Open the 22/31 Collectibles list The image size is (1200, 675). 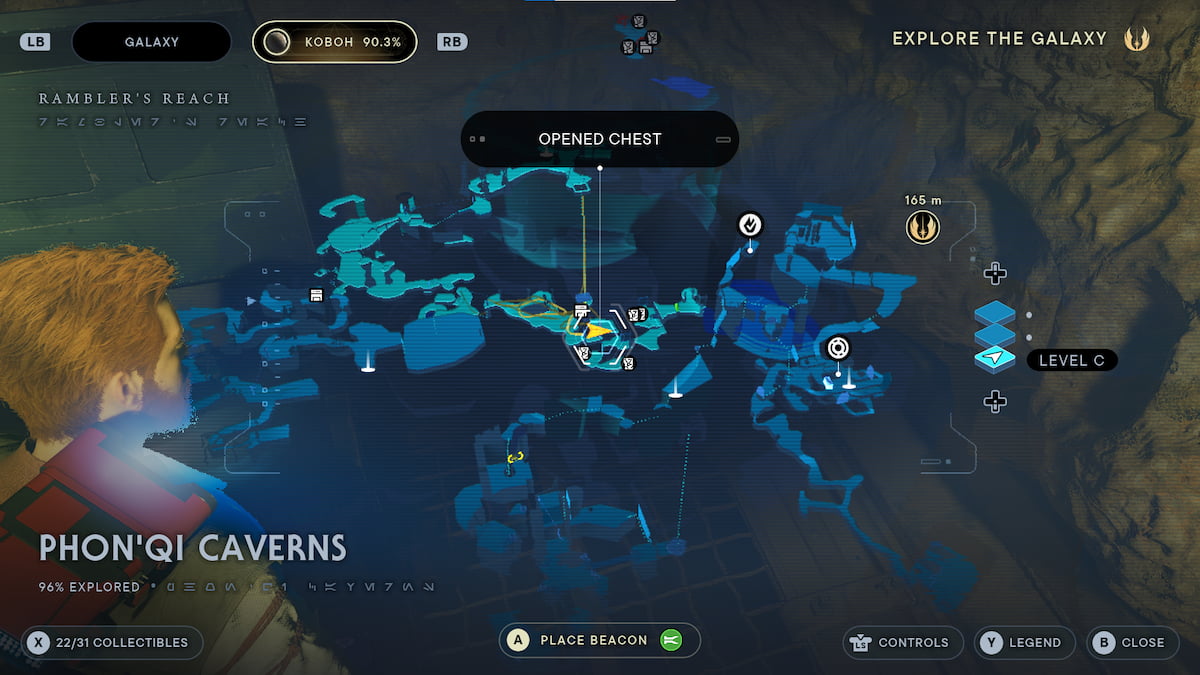112,642
